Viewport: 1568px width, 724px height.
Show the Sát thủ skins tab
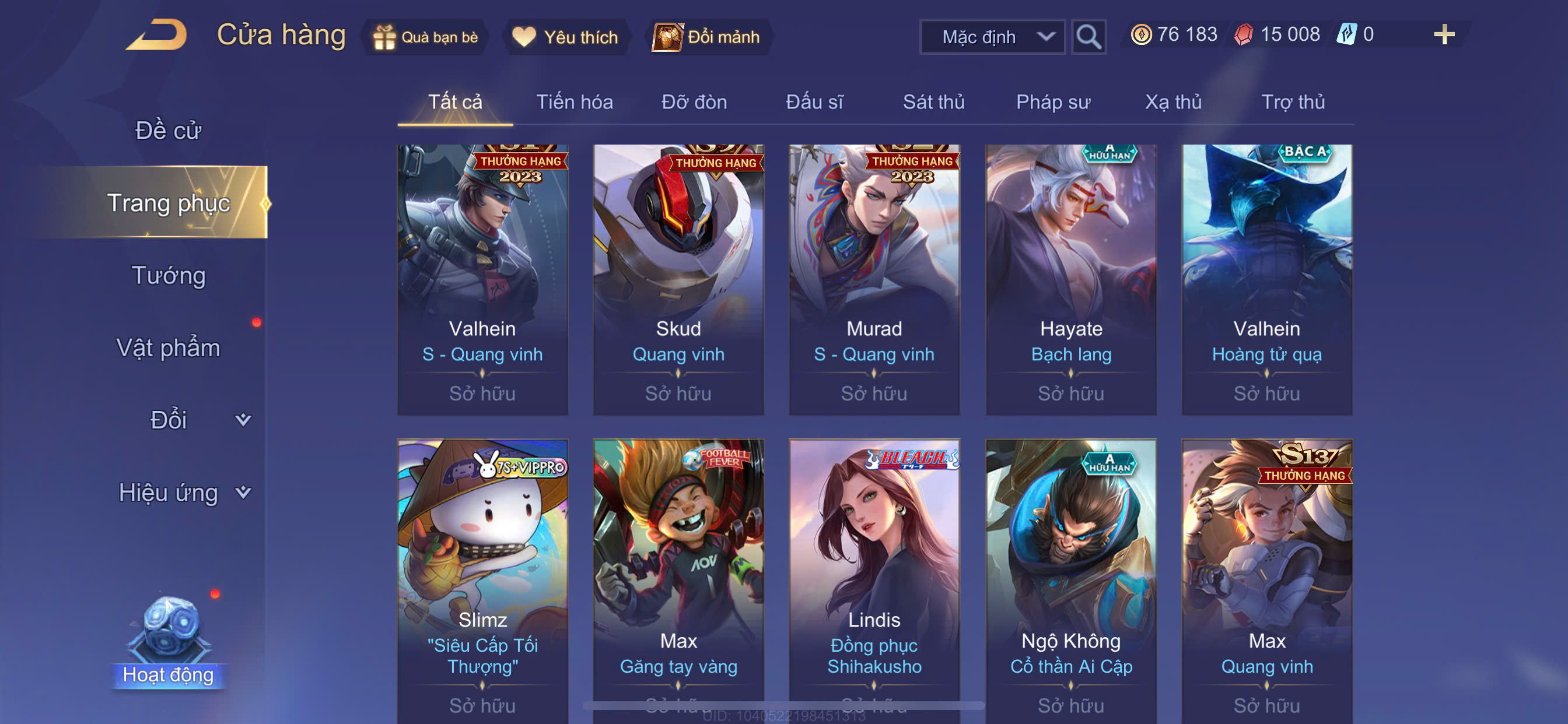pos(933,102)
